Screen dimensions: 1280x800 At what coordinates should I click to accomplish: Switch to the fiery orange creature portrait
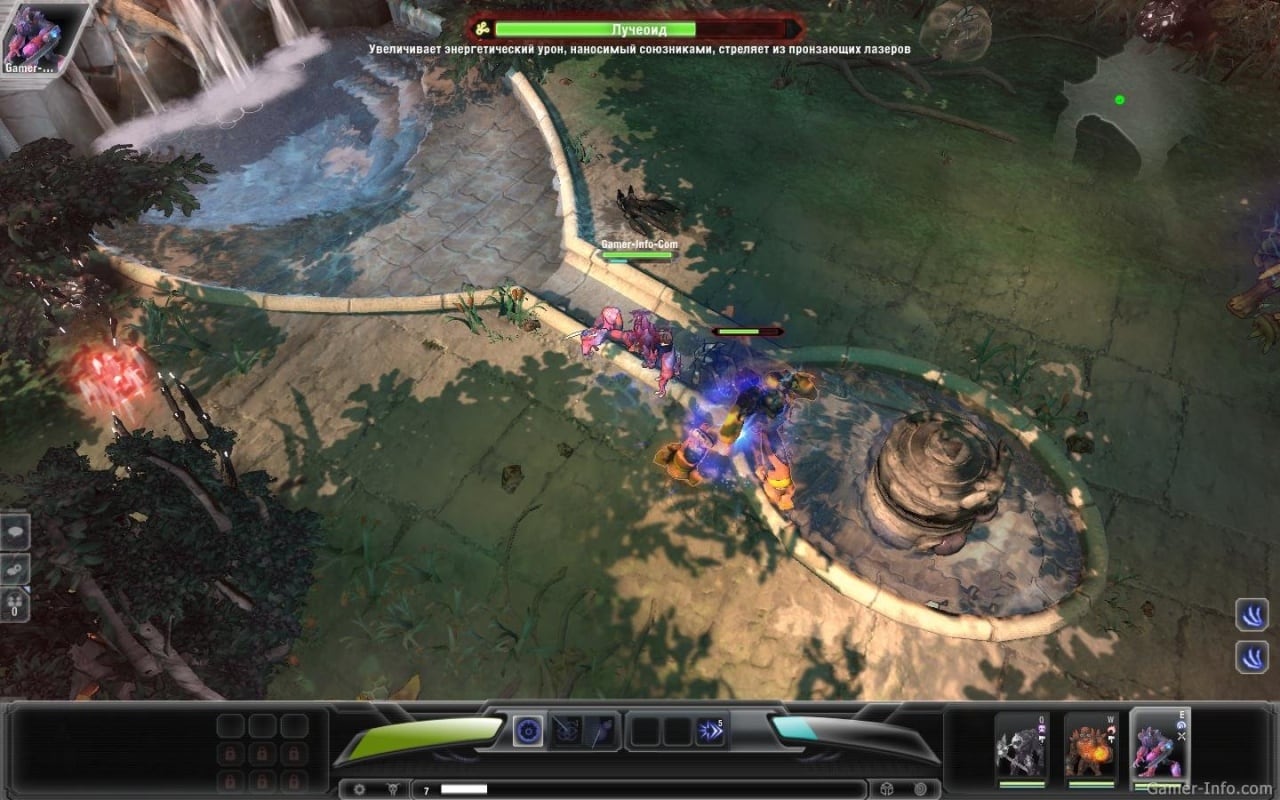tap(1090, 746)
